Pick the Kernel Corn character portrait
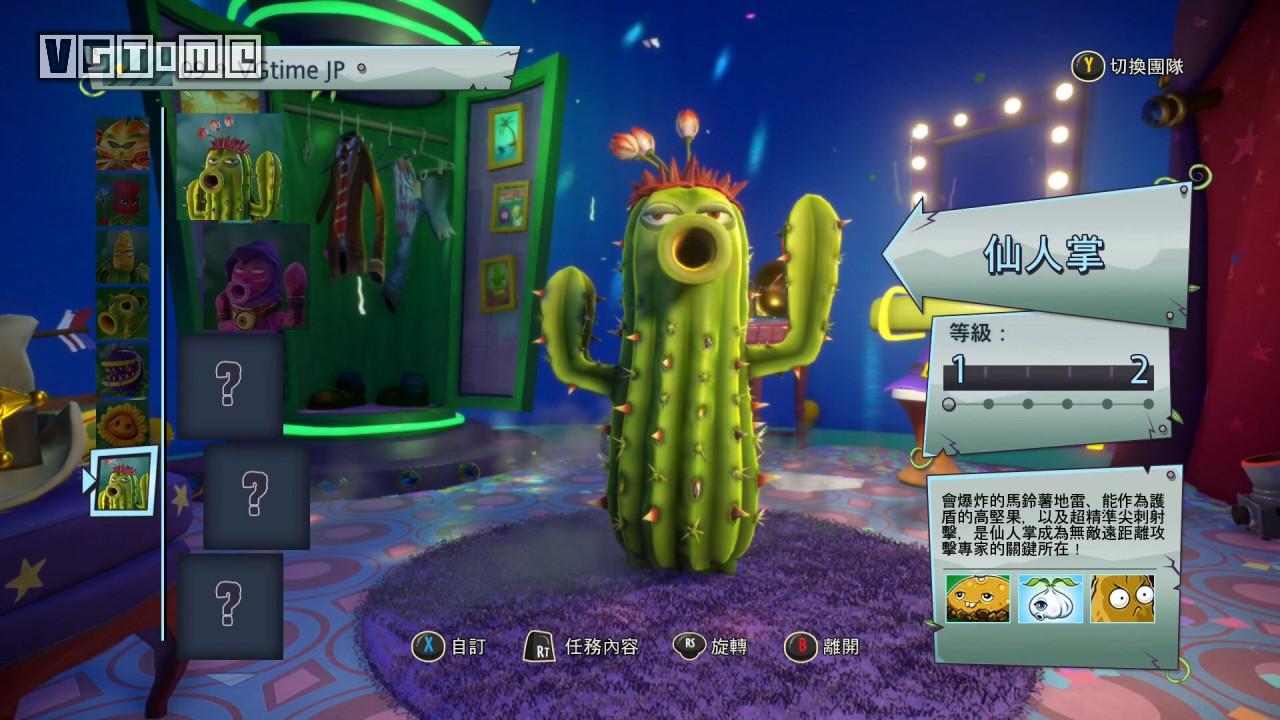Viewport: 1280px width, 720px height. click(122, 257)
